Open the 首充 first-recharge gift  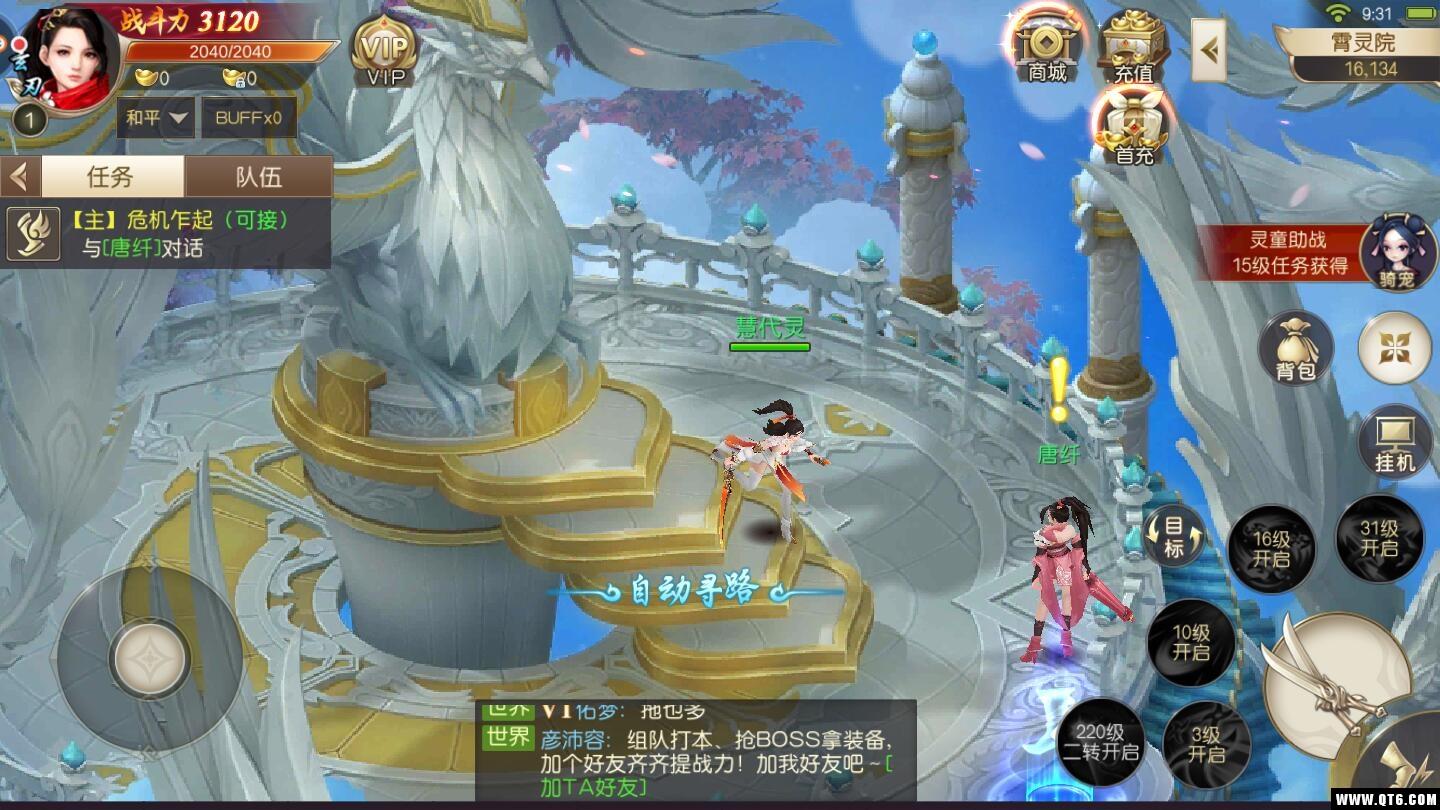point(1134,130)
